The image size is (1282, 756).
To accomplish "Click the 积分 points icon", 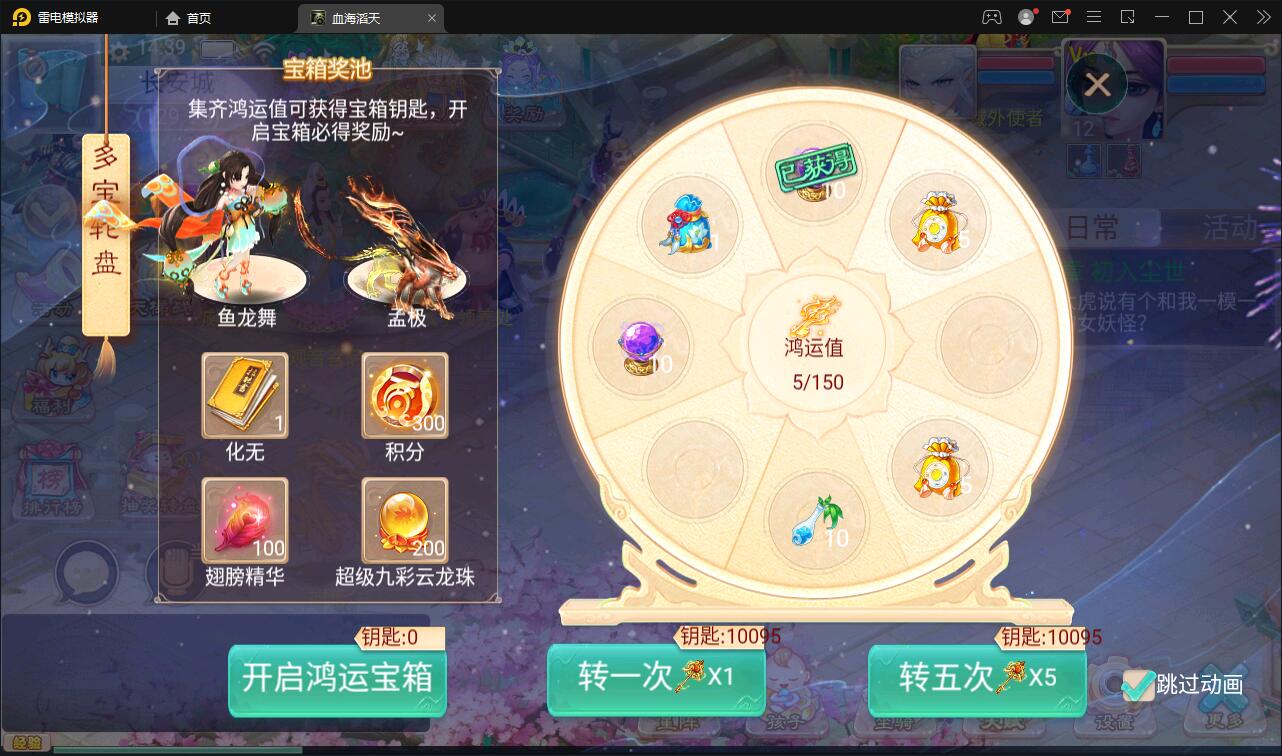I will [404, 396].
